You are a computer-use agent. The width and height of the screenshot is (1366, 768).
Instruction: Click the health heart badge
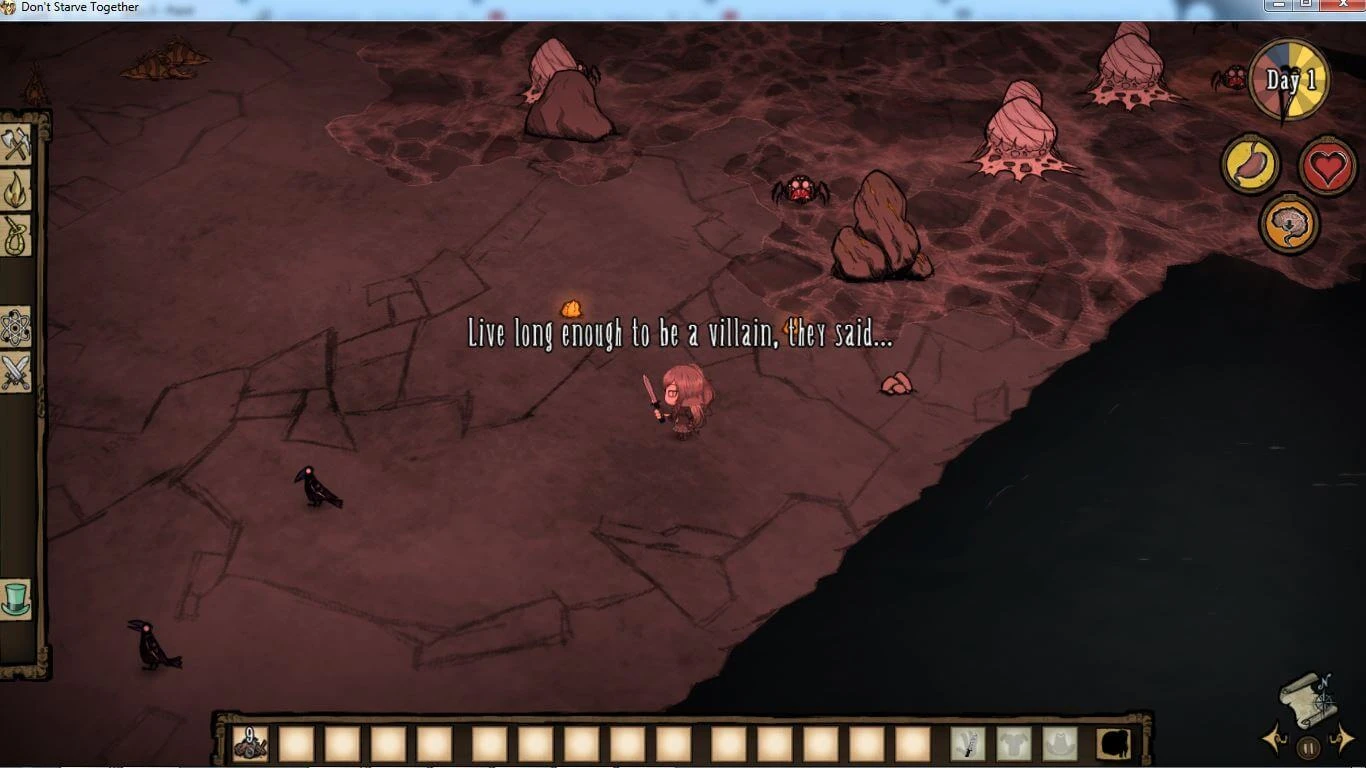(1327, 163)
